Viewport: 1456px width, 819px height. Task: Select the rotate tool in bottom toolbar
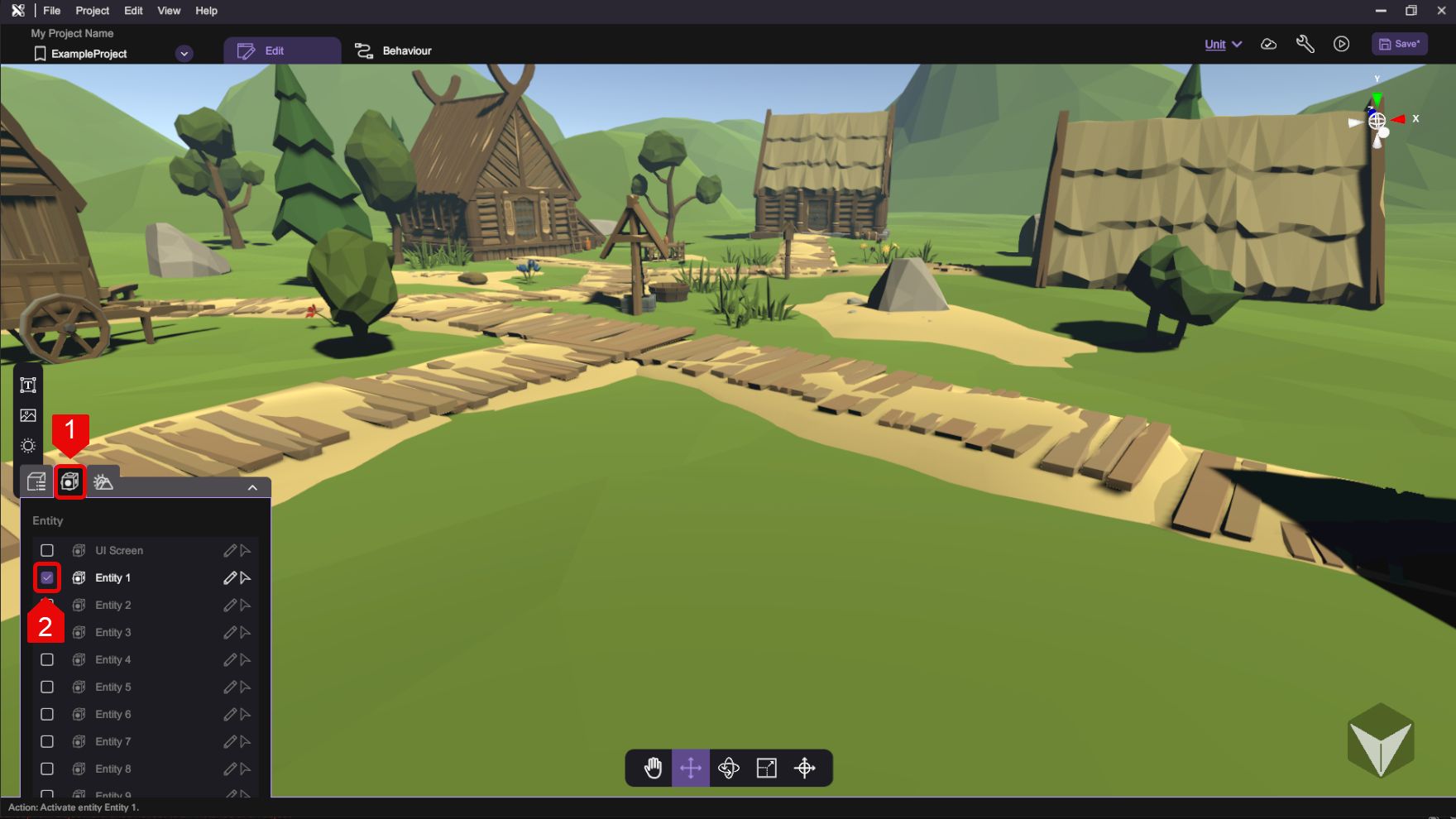coord(728,768)
